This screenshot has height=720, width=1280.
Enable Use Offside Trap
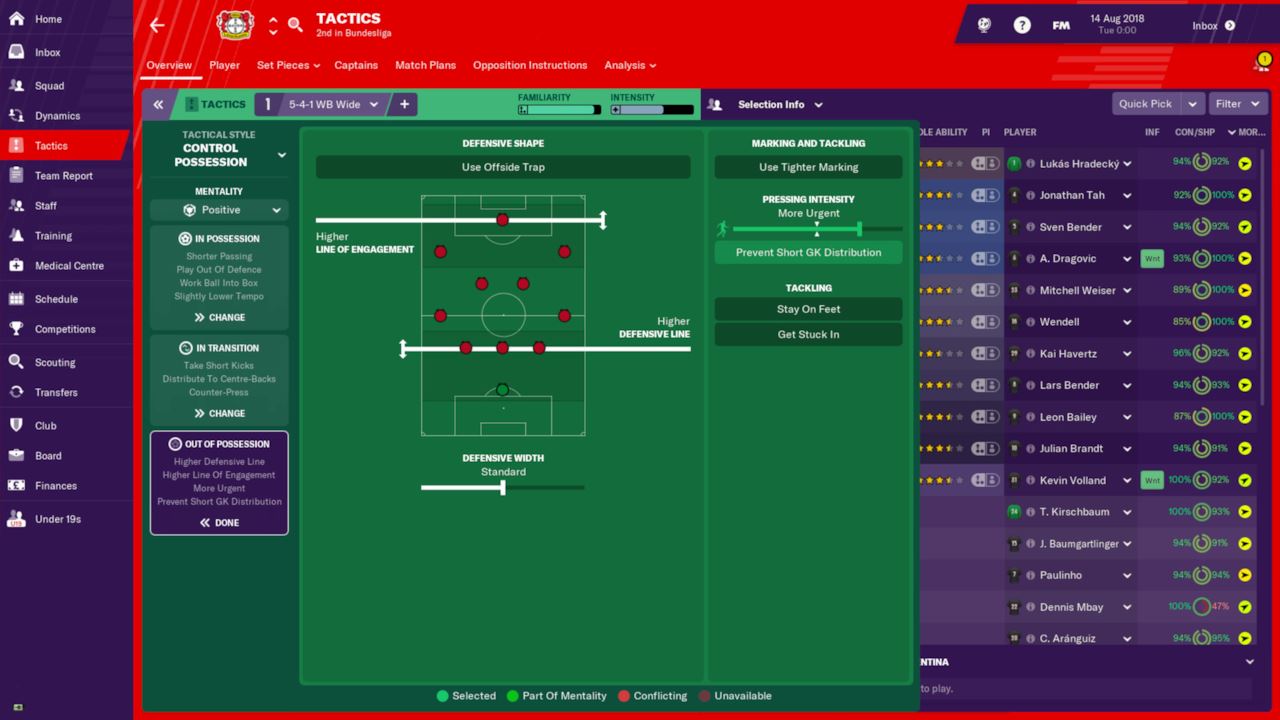click(x=502, y=167)
